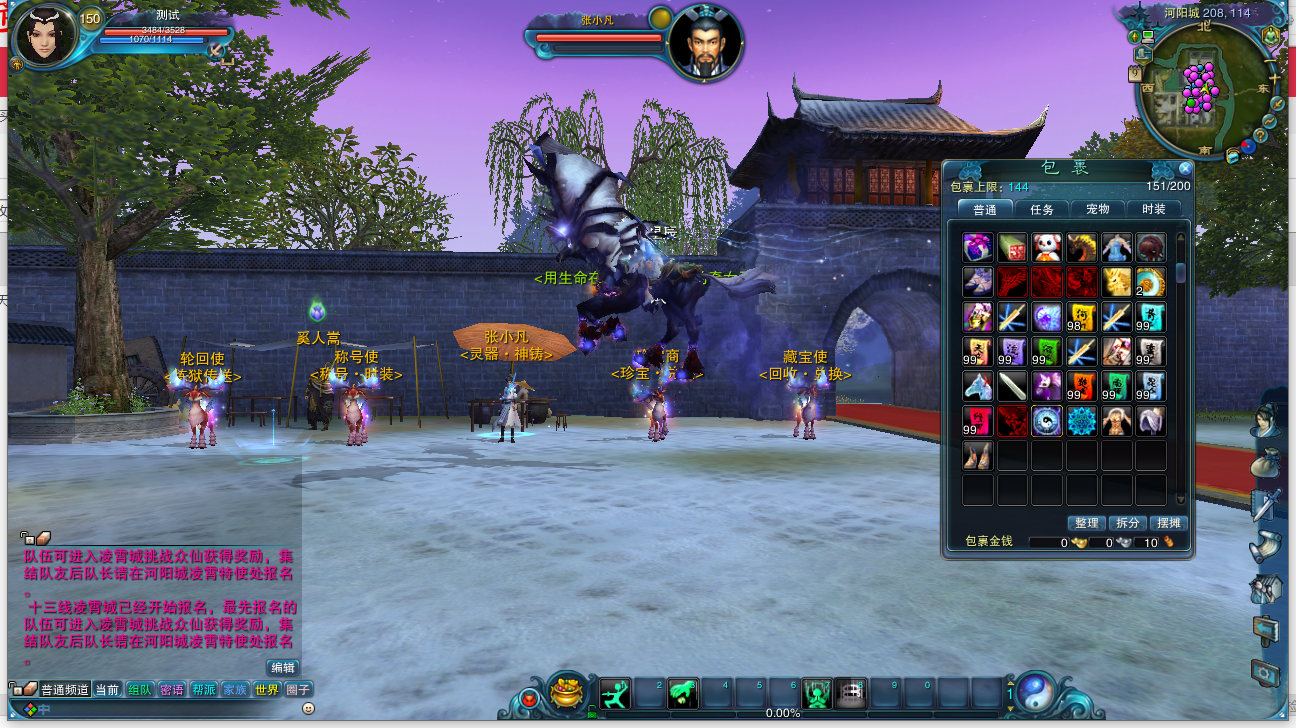The height and width of the screenshot is (728, 1296).
Task: Close the 包裹 inventory window
Action: click(1185, 169)
